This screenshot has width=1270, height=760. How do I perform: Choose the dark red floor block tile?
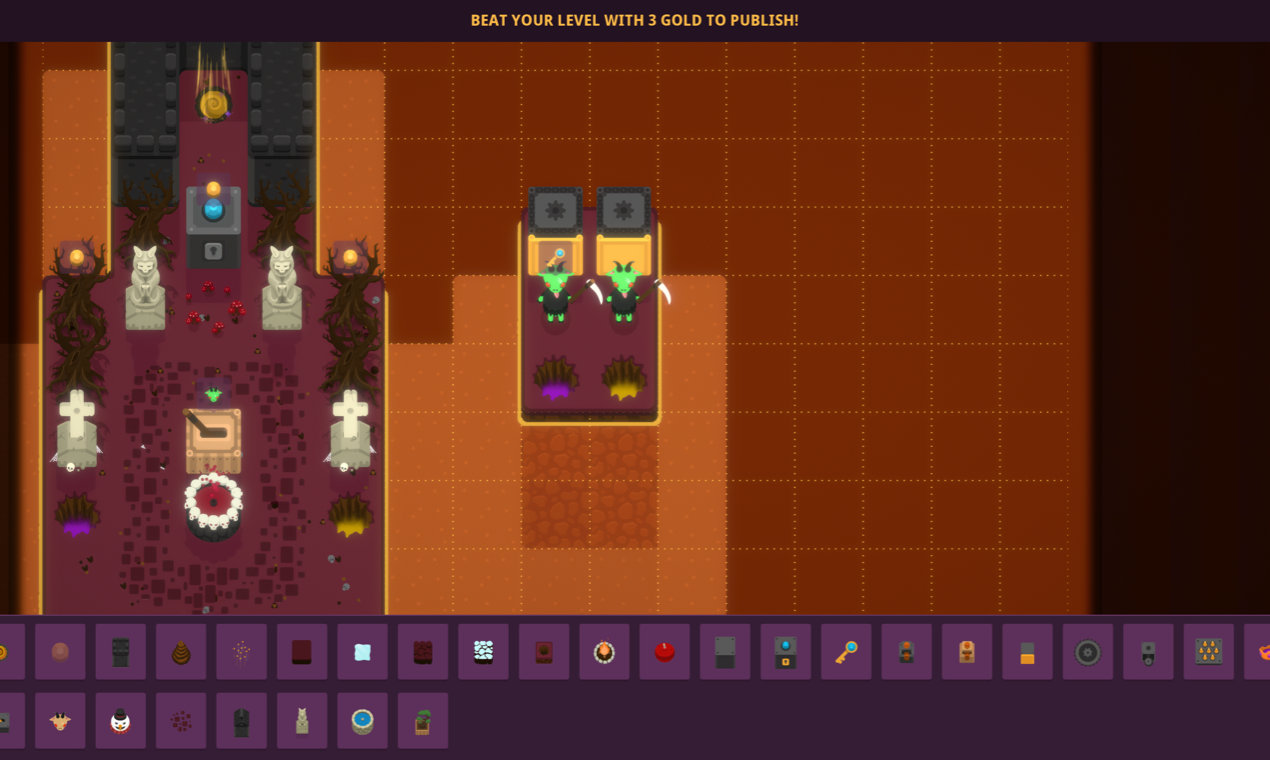pyautogui.click(x=302, y=652)
